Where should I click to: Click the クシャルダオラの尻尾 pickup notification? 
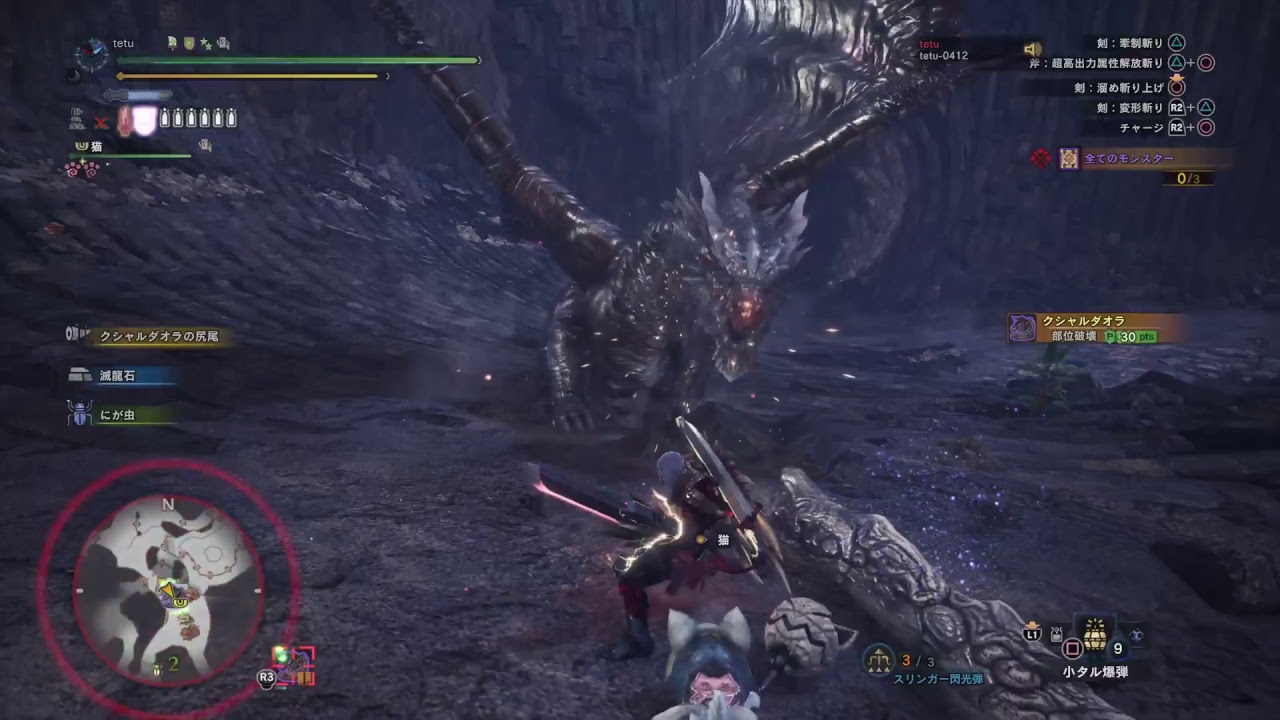click(x=150, y=337)
